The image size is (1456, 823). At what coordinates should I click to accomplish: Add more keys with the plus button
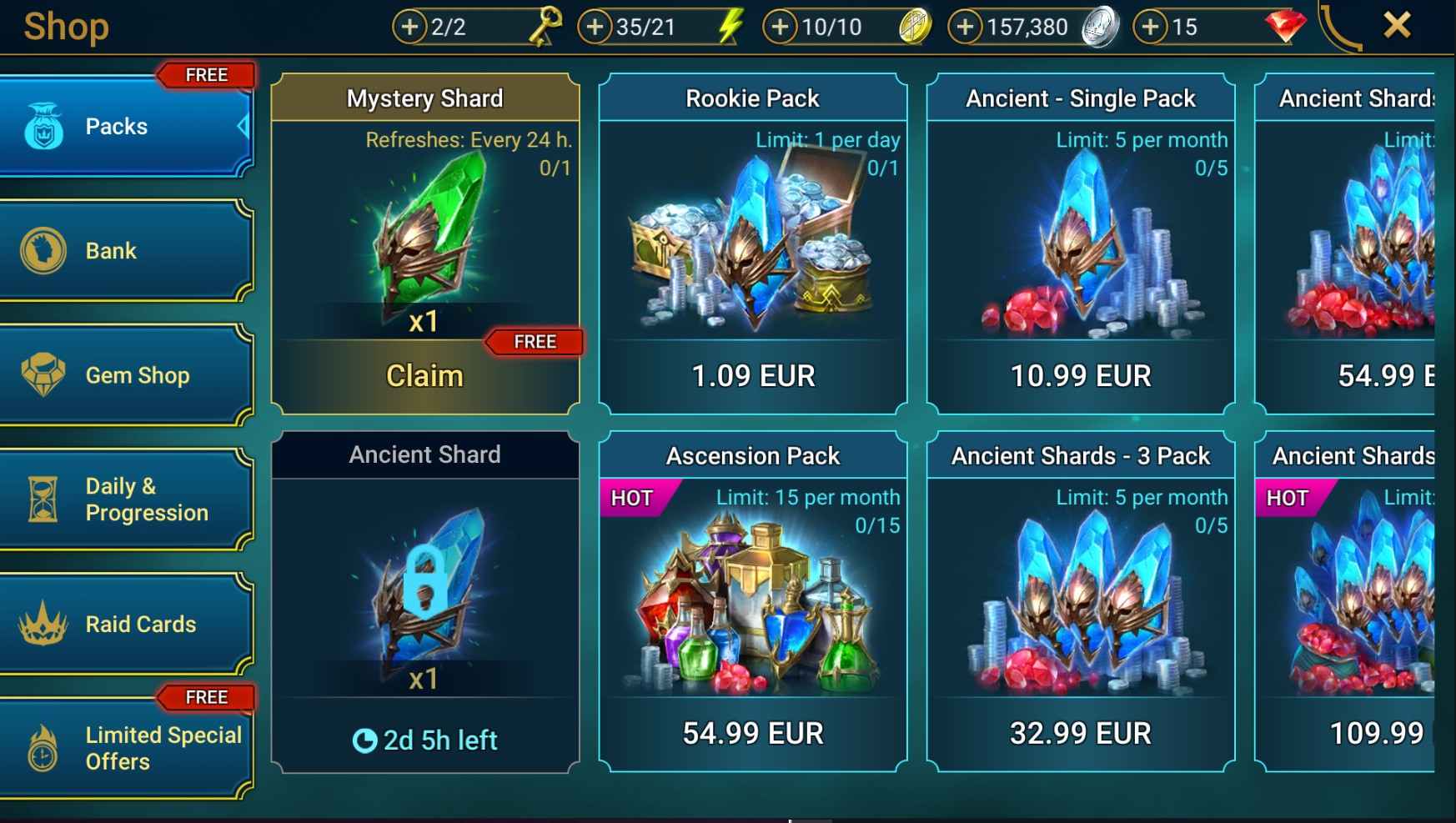[x=409, y=27]
